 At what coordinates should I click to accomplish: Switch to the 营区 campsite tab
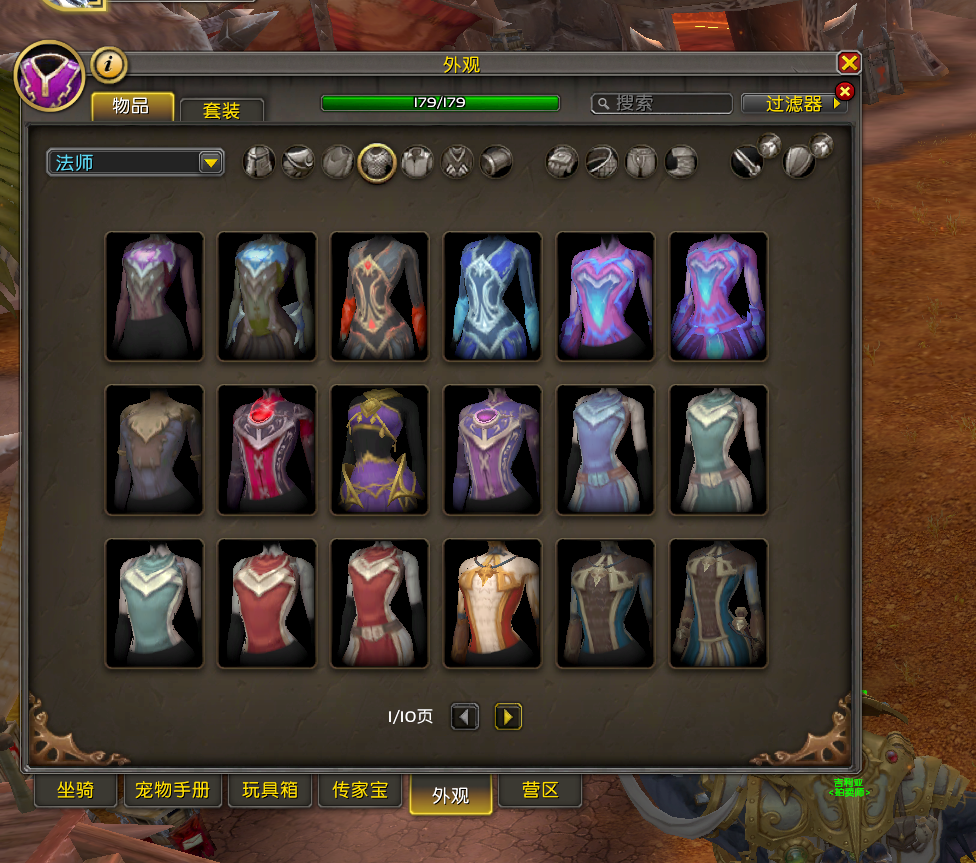(x=540, y=790)
